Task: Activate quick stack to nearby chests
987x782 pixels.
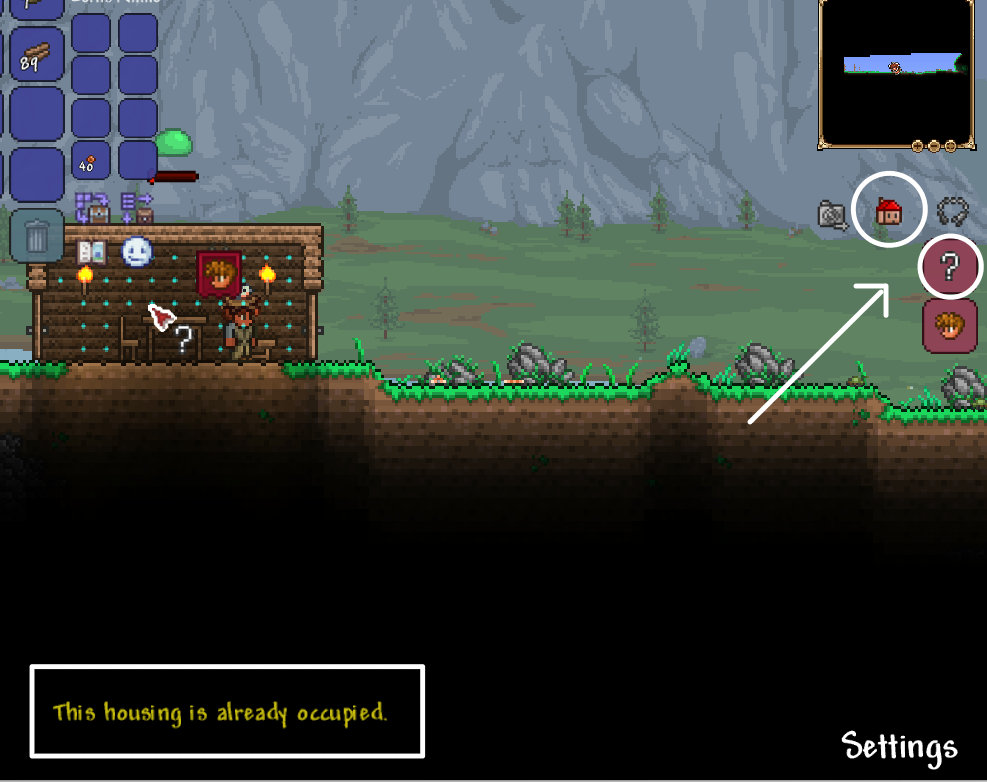Action: click(92, 207)
